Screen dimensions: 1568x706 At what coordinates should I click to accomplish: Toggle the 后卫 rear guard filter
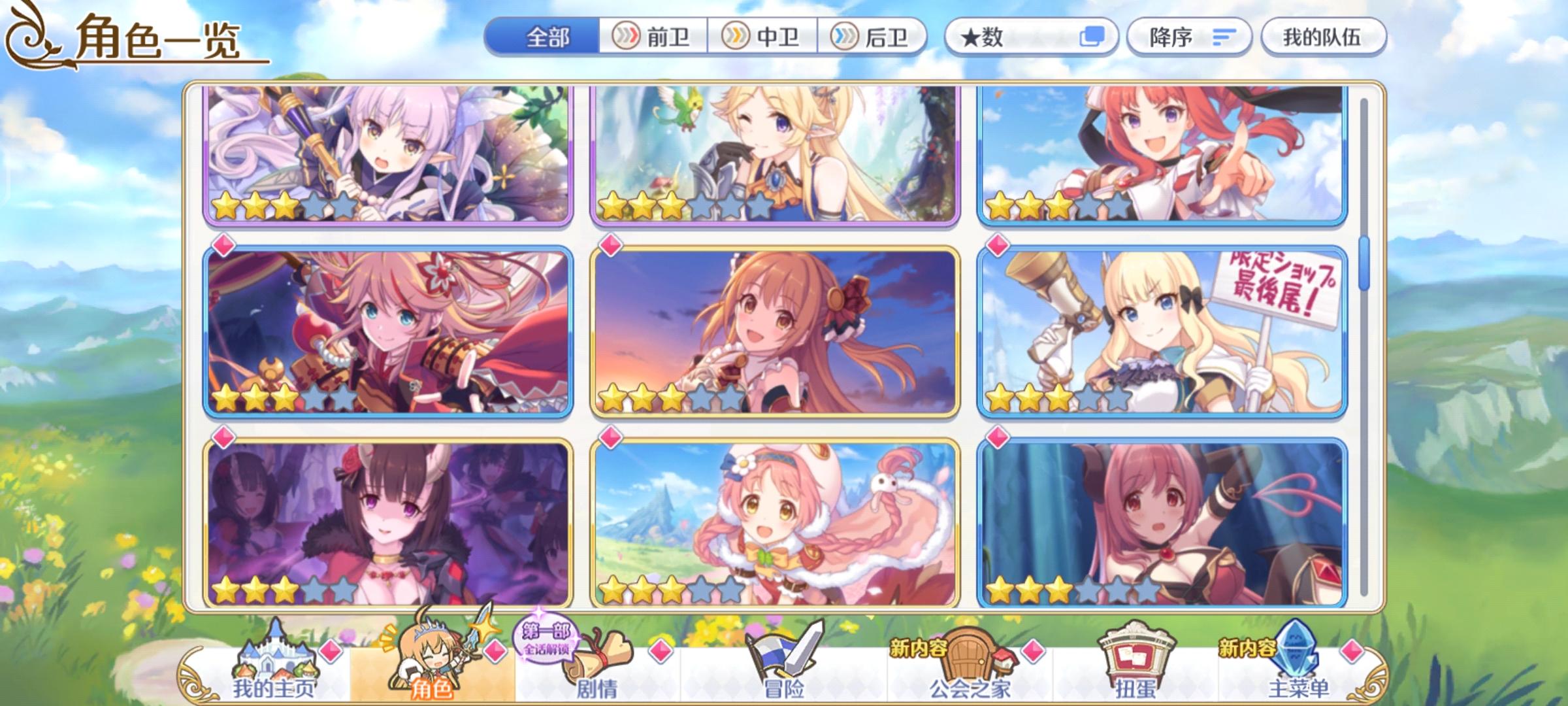coord(875,37)
